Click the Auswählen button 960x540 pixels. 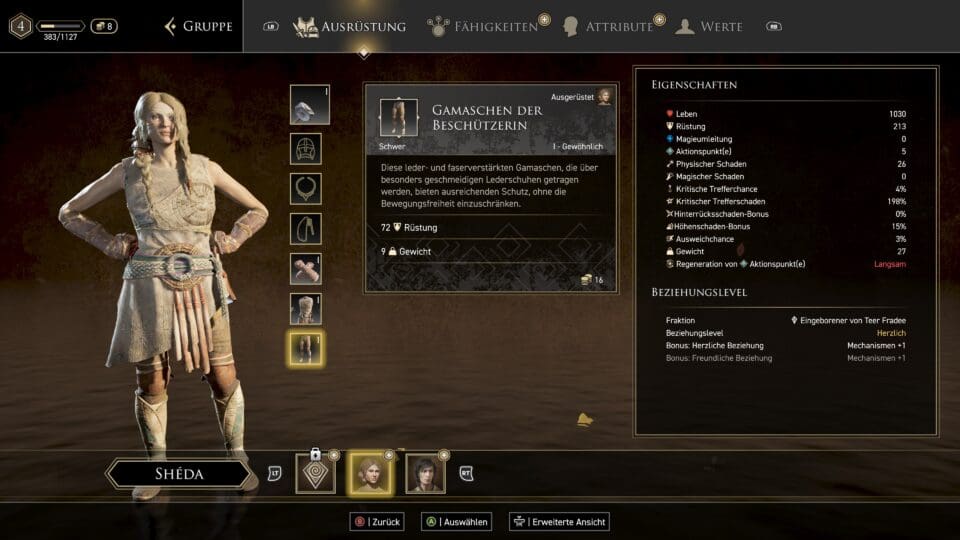pos(457,521)
